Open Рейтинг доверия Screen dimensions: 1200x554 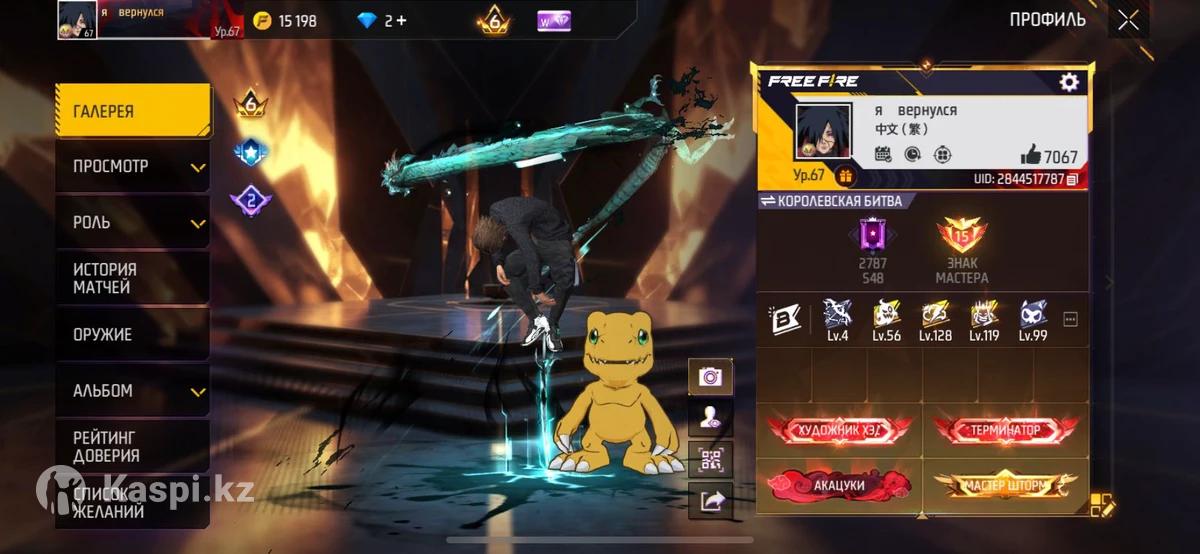pos(133,446)
